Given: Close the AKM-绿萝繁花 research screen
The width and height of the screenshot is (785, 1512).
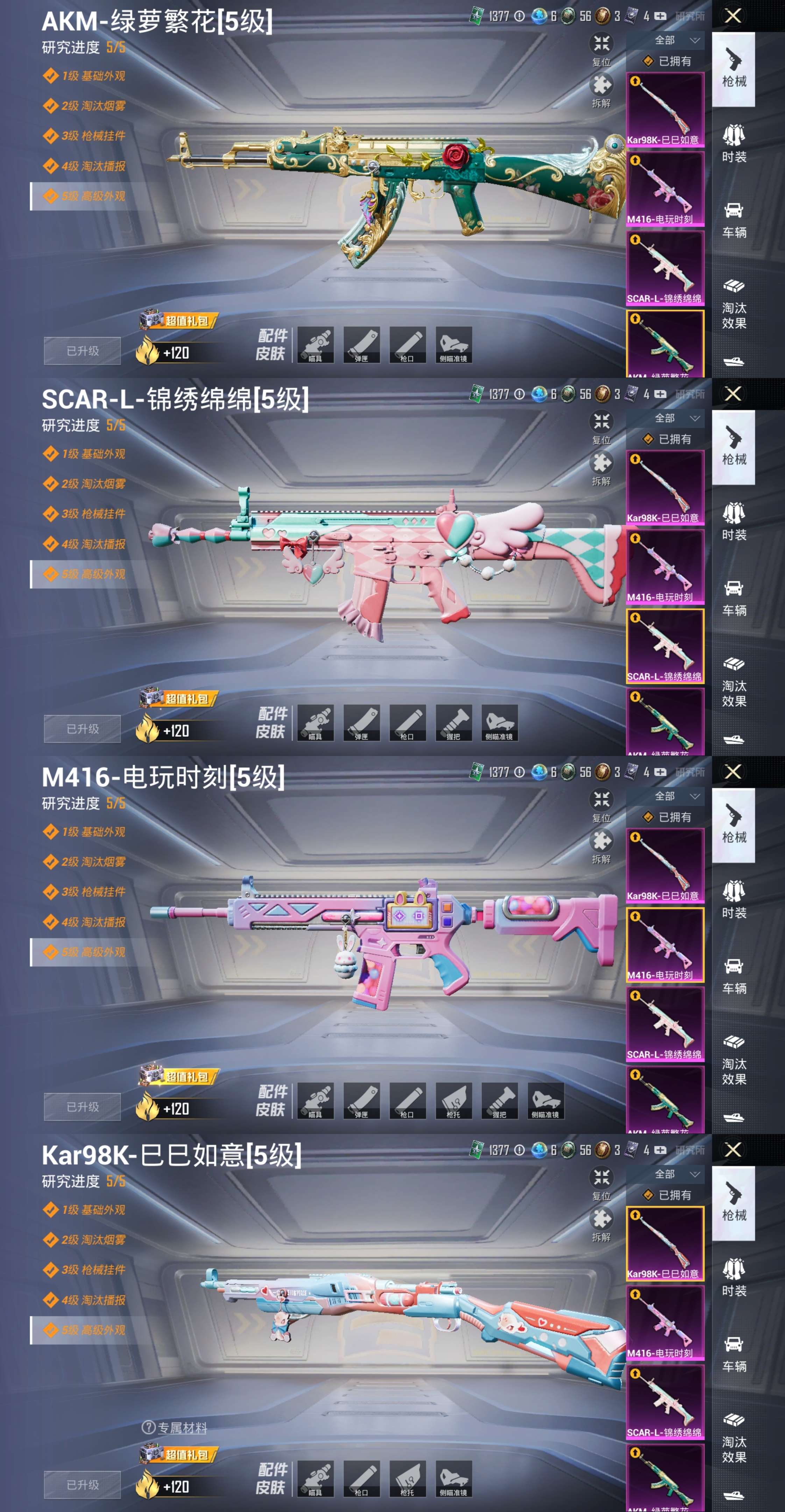Looking at the screenshot, I should click(x=733, y=16).
